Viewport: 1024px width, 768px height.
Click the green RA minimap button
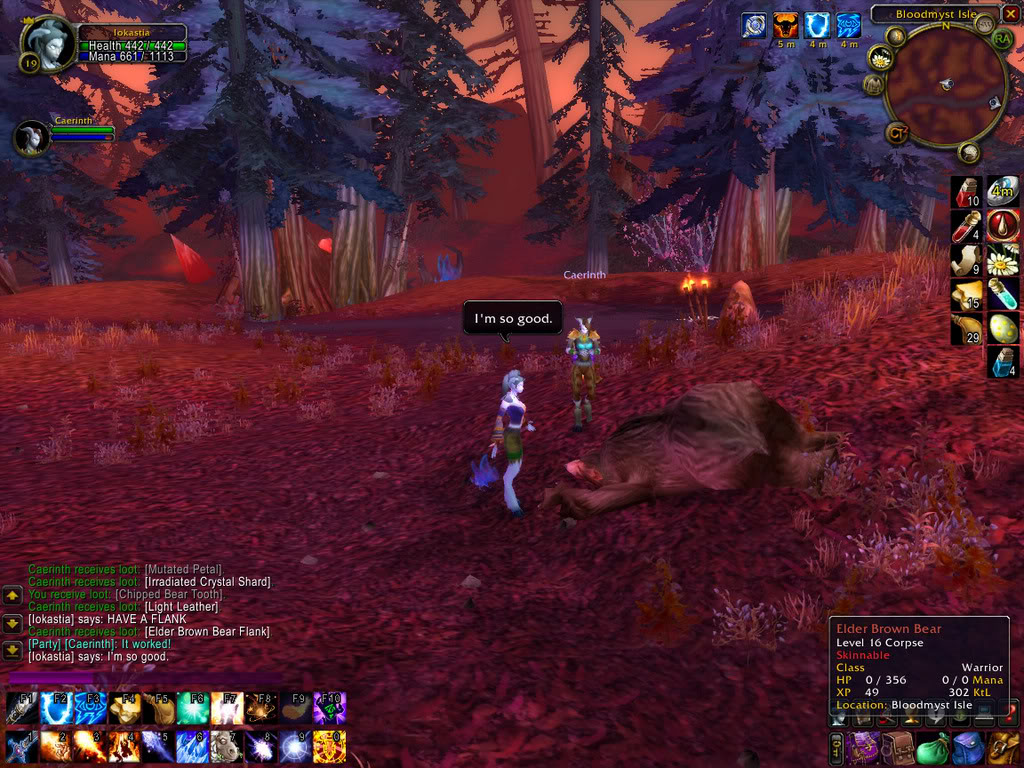(1003, 39)
